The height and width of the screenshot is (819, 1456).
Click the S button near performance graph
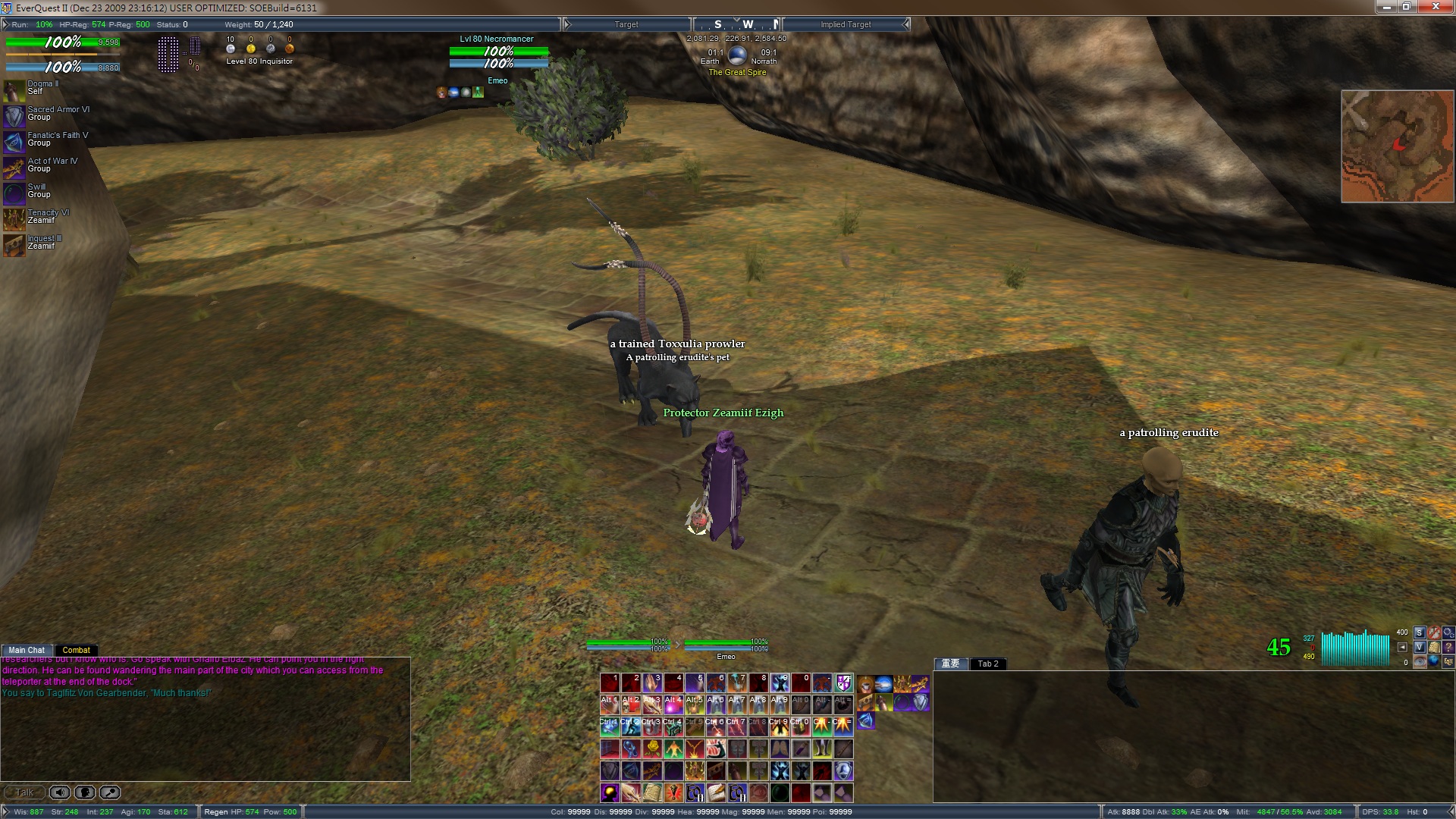(1419, 632)
